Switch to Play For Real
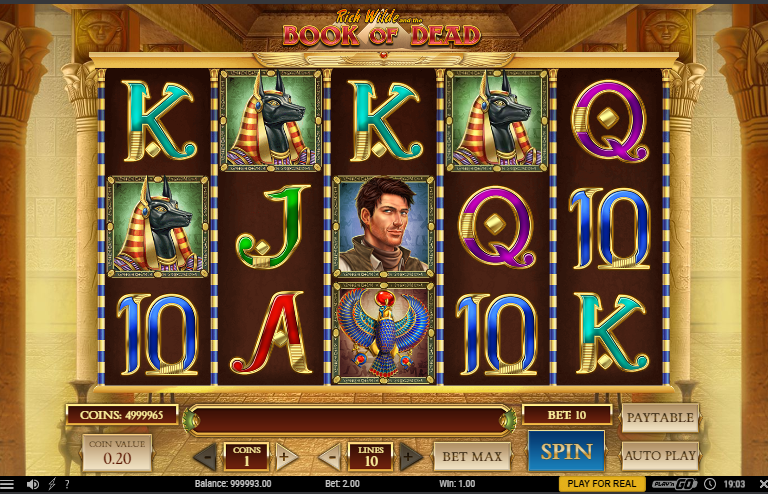The width and height of the screenshot is (768, 494). [601, 484]
